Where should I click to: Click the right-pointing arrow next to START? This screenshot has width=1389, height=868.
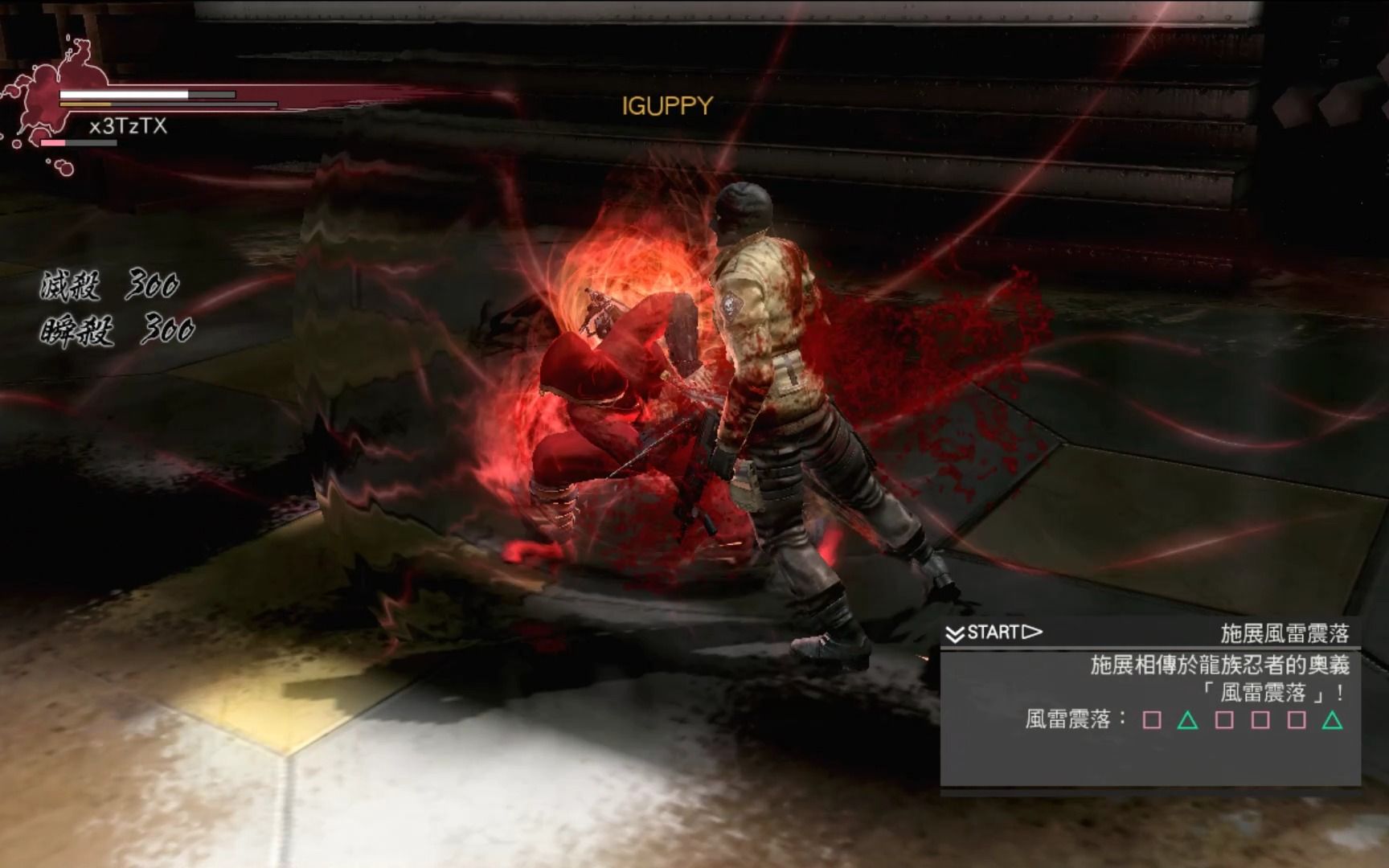point(1031,632)
